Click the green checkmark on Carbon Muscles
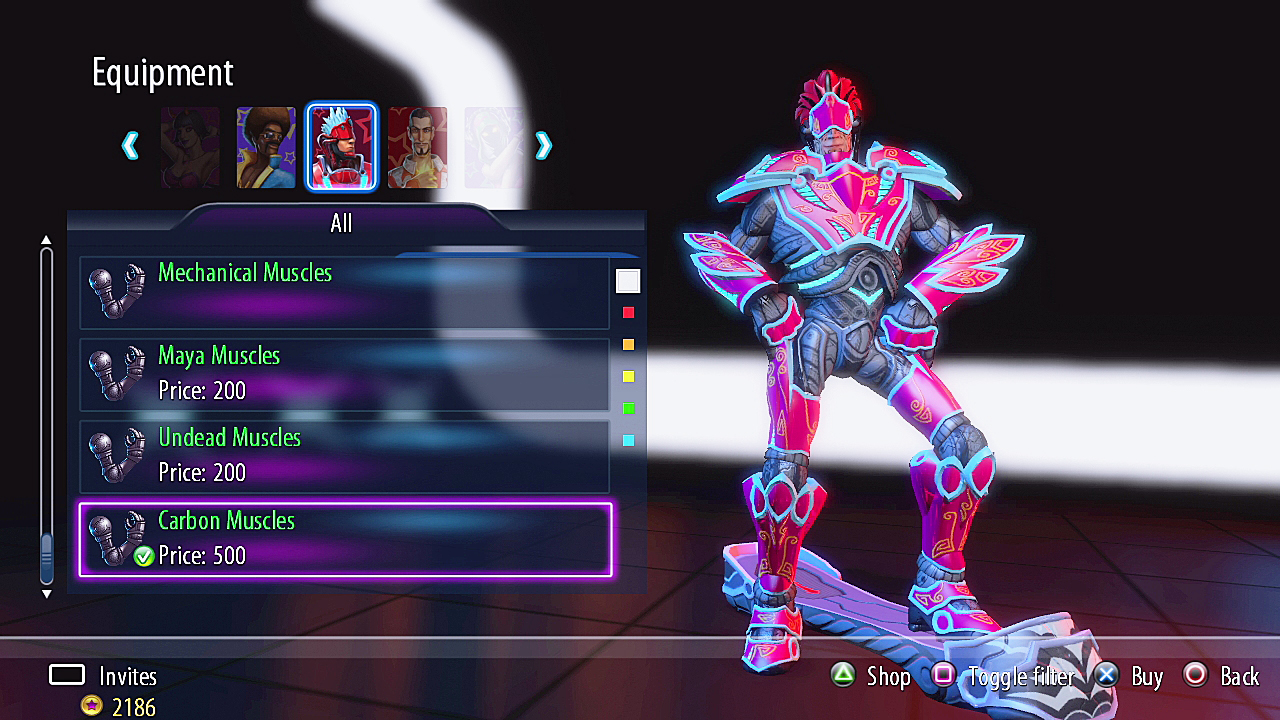This screenshot has height=720, width=1280. 144,555
